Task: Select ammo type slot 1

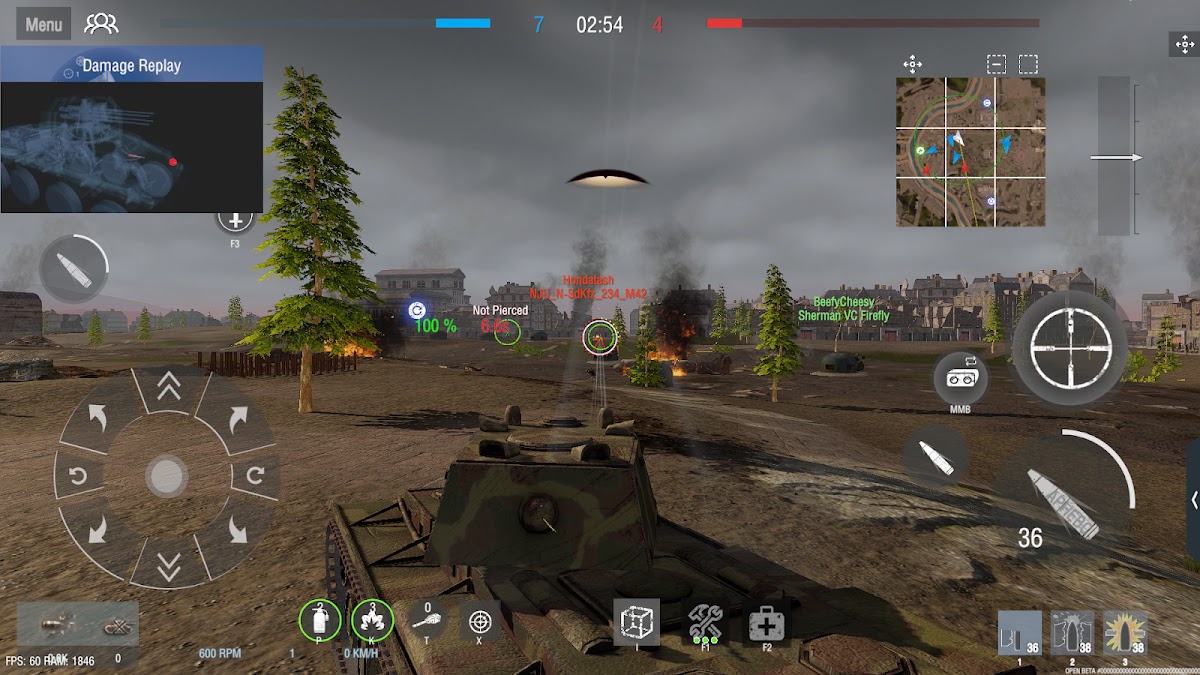Action: click(1019, 633)
